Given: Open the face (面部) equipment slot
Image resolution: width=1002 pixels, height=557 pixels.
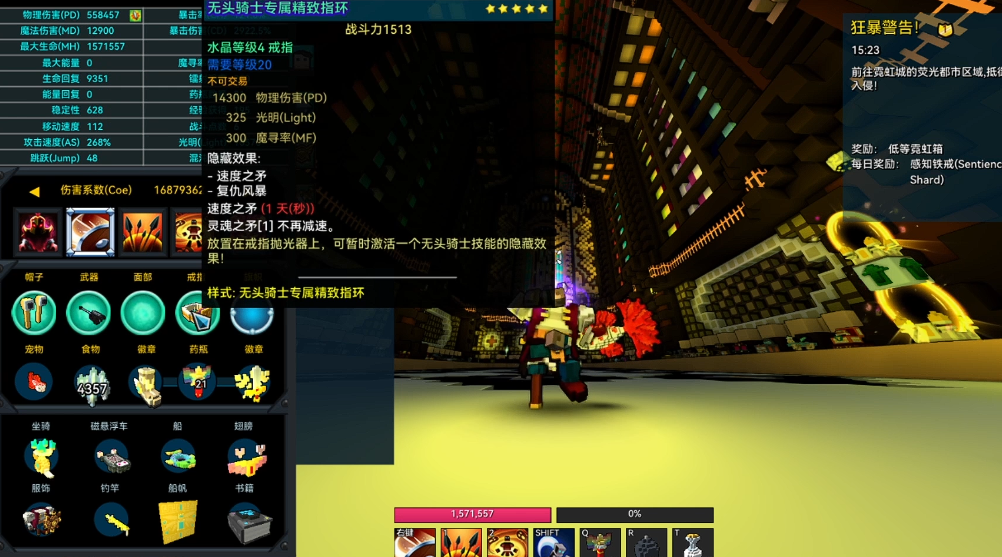Looking at the screenshot, I should tap(143, 313).
